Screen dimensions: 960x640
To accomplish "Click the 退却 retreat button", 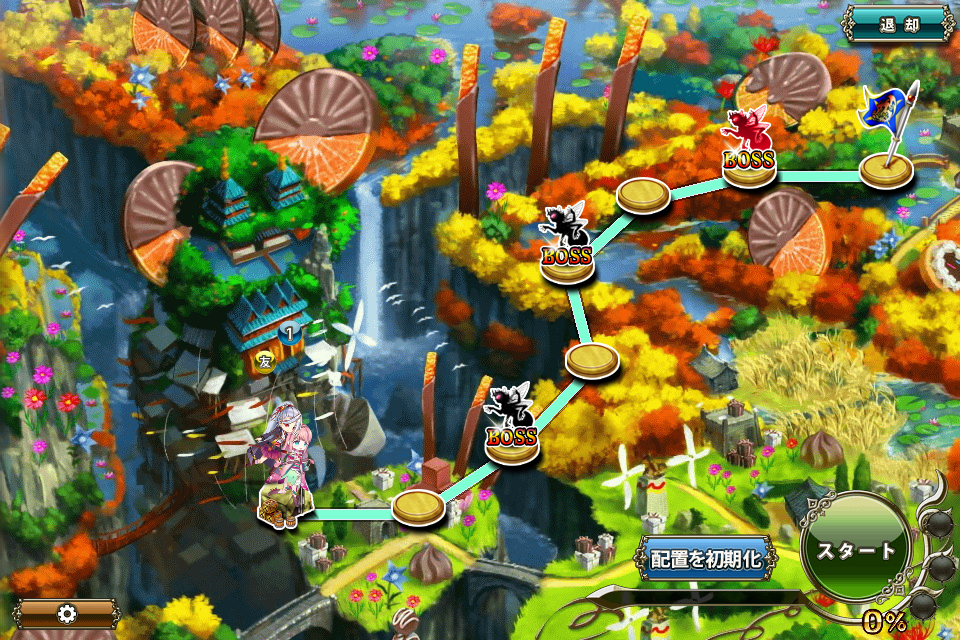I will [898, 24].
